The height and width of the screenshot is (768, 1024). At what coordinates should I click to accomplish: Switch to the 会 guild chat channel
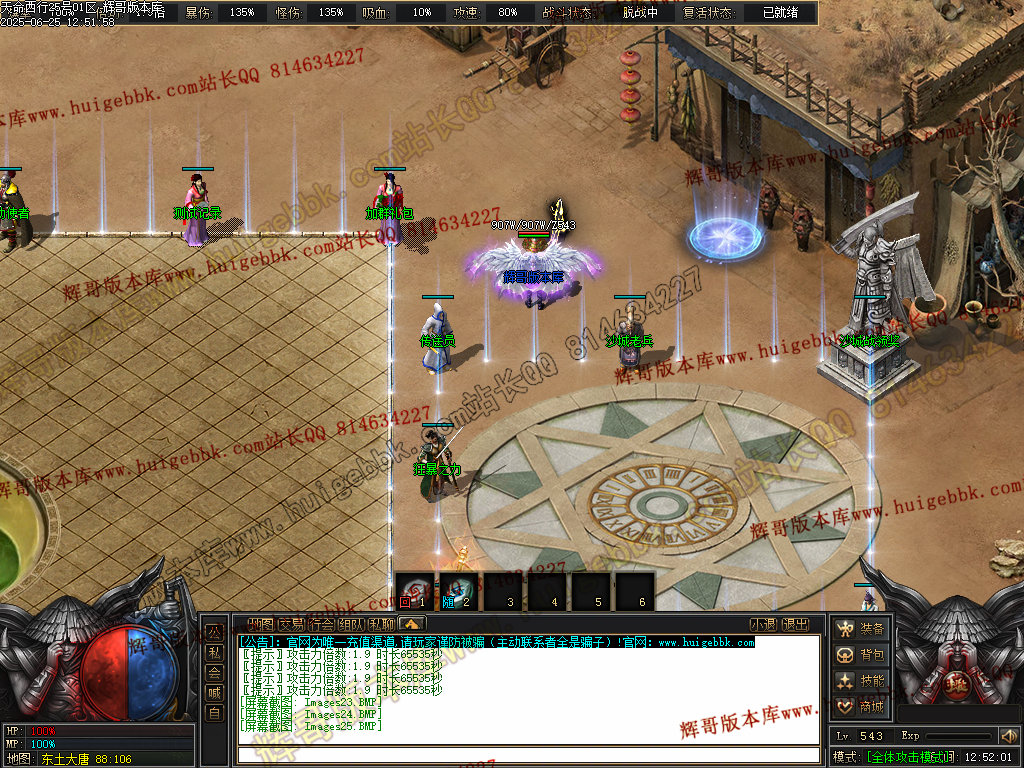pyautogui.click(x=214, y=672)
